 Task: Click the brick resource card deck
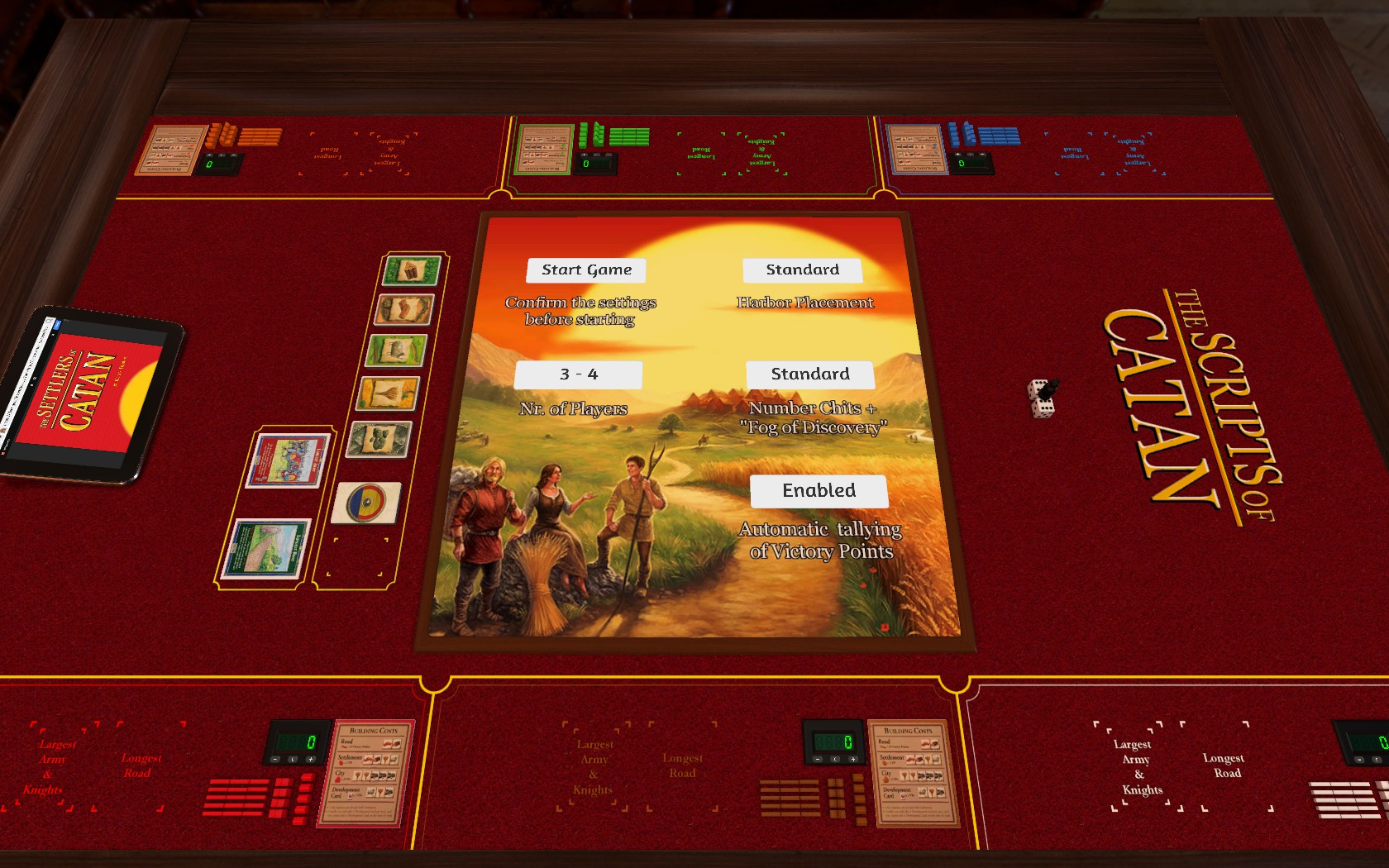[x=403, y=308]
